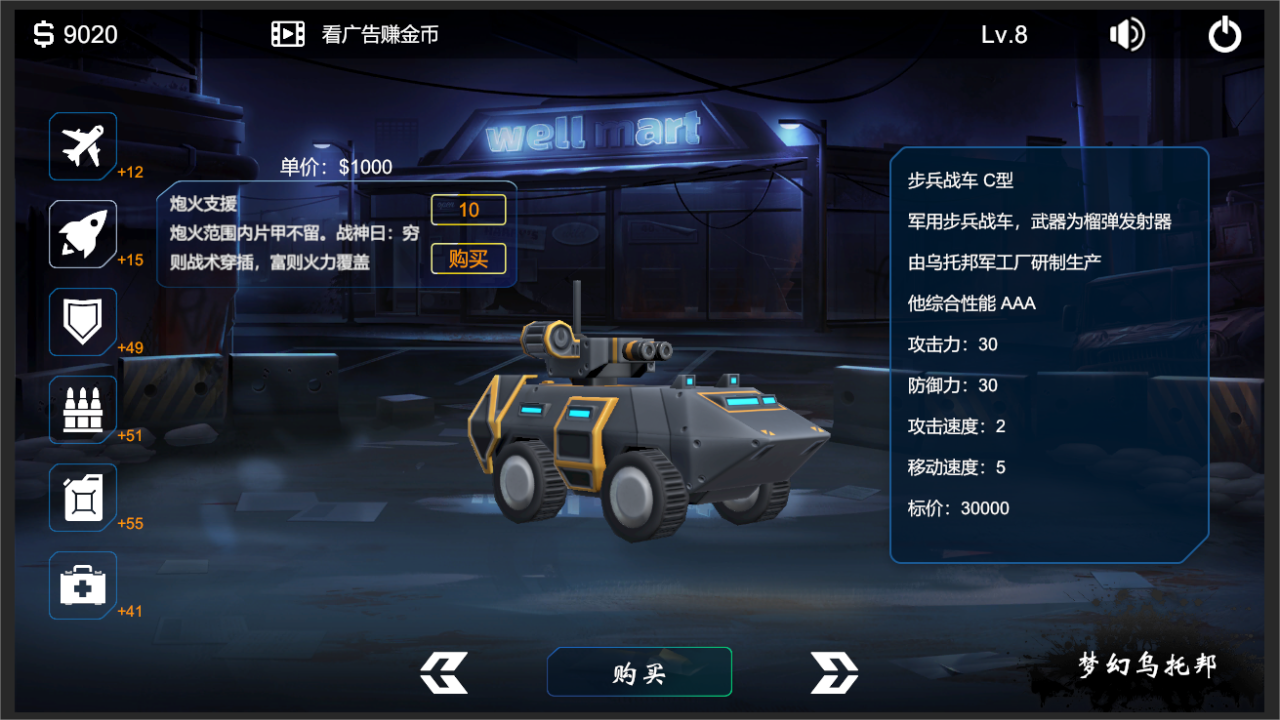Click the video ad icon next to 看广告赚金币
The image size is (1280, 720).
click(x=288, y=33)
